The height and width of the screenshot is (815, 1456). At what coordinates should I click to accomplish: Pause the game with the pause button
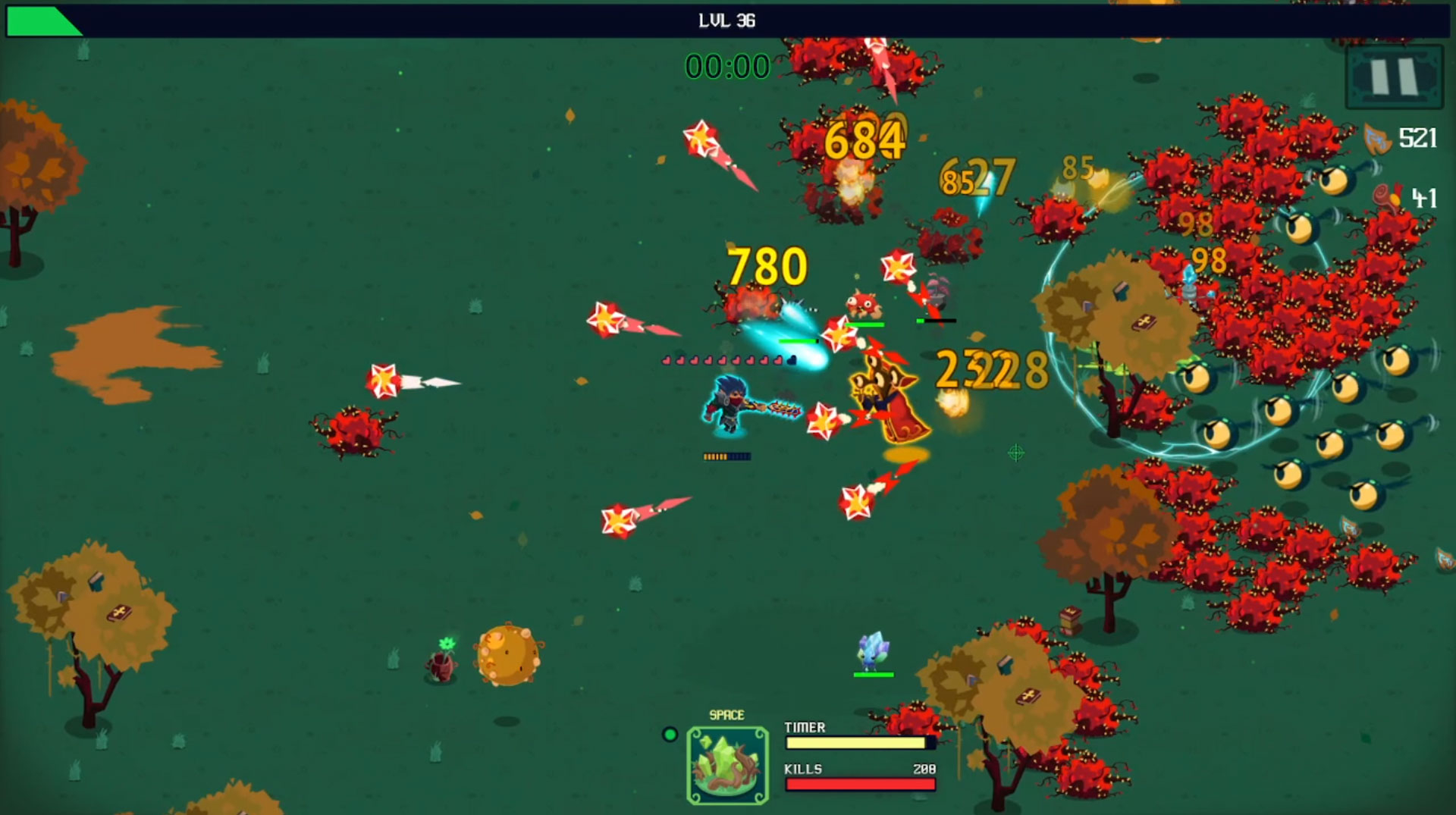click(1394, 77)
